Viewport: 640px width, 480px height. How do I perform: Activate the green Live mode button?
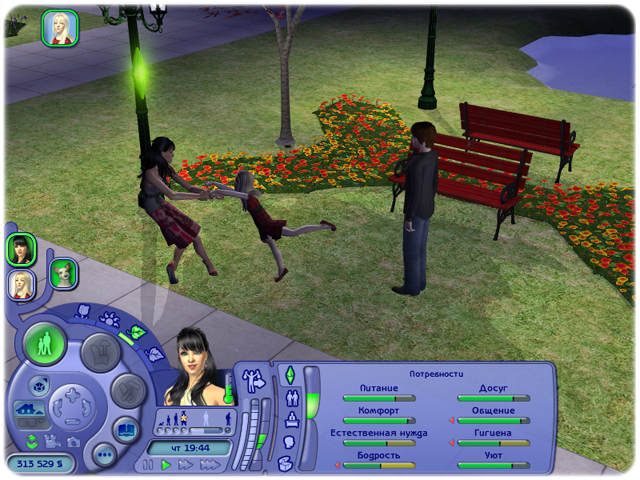[x=45, y=344]
